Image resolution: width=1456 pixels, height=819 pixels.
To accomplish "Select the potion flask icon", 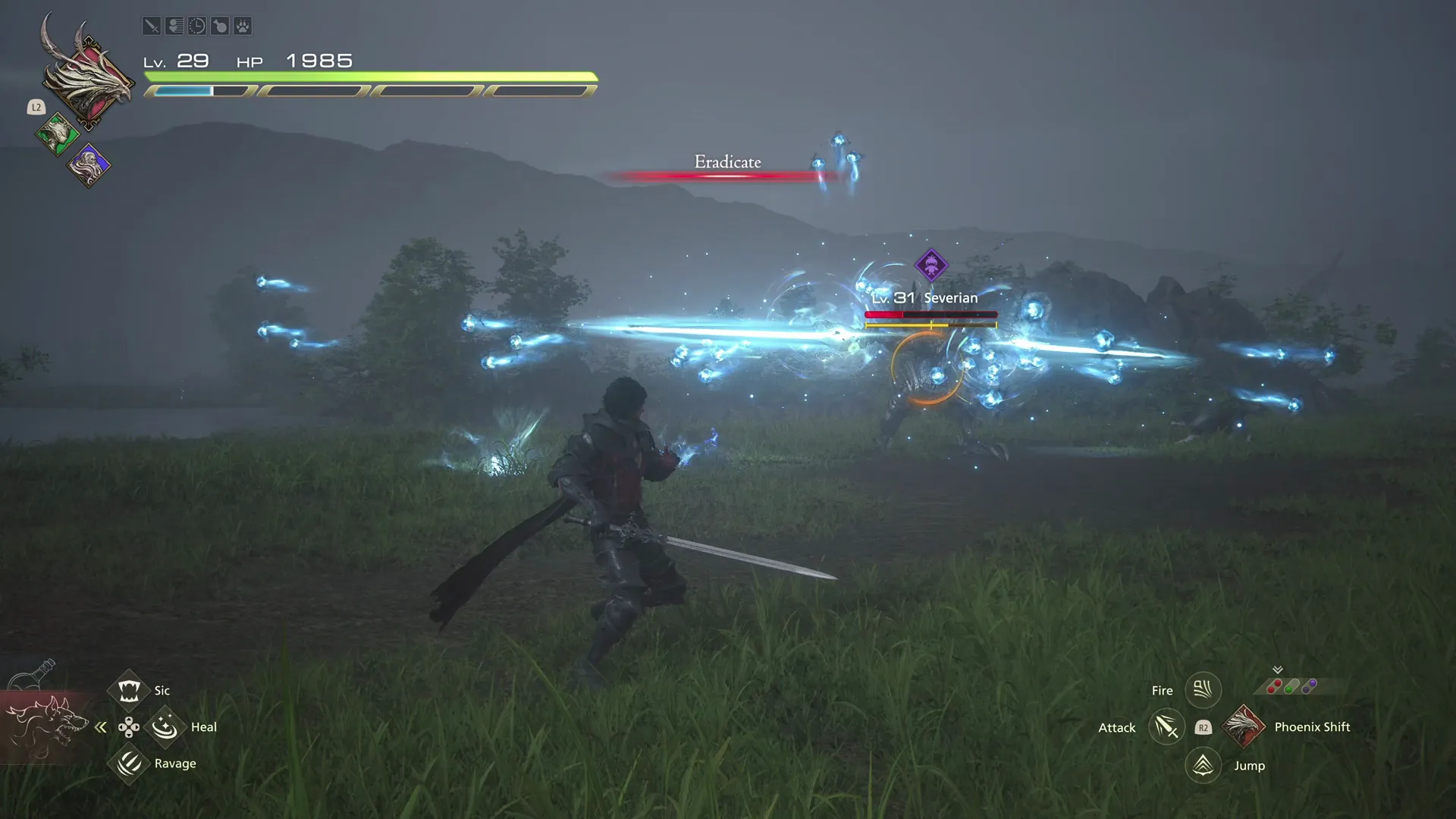I will tap(220, 26).
